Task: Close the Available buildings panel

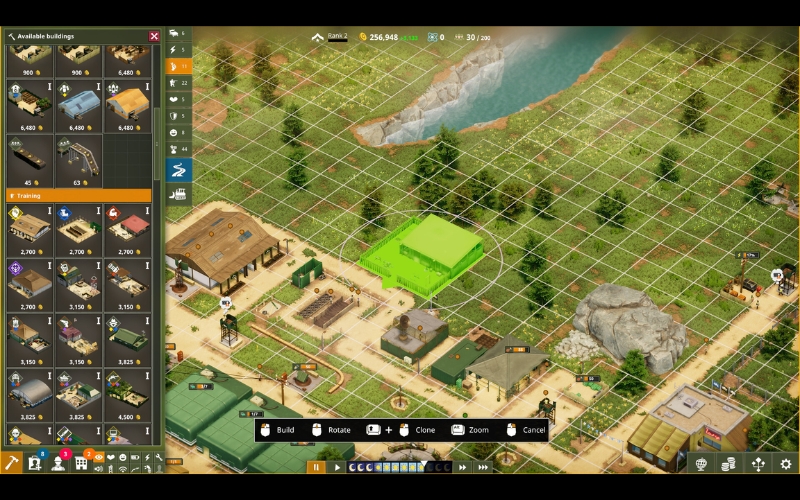Action: pyautogui.click(x=154, y=36)
